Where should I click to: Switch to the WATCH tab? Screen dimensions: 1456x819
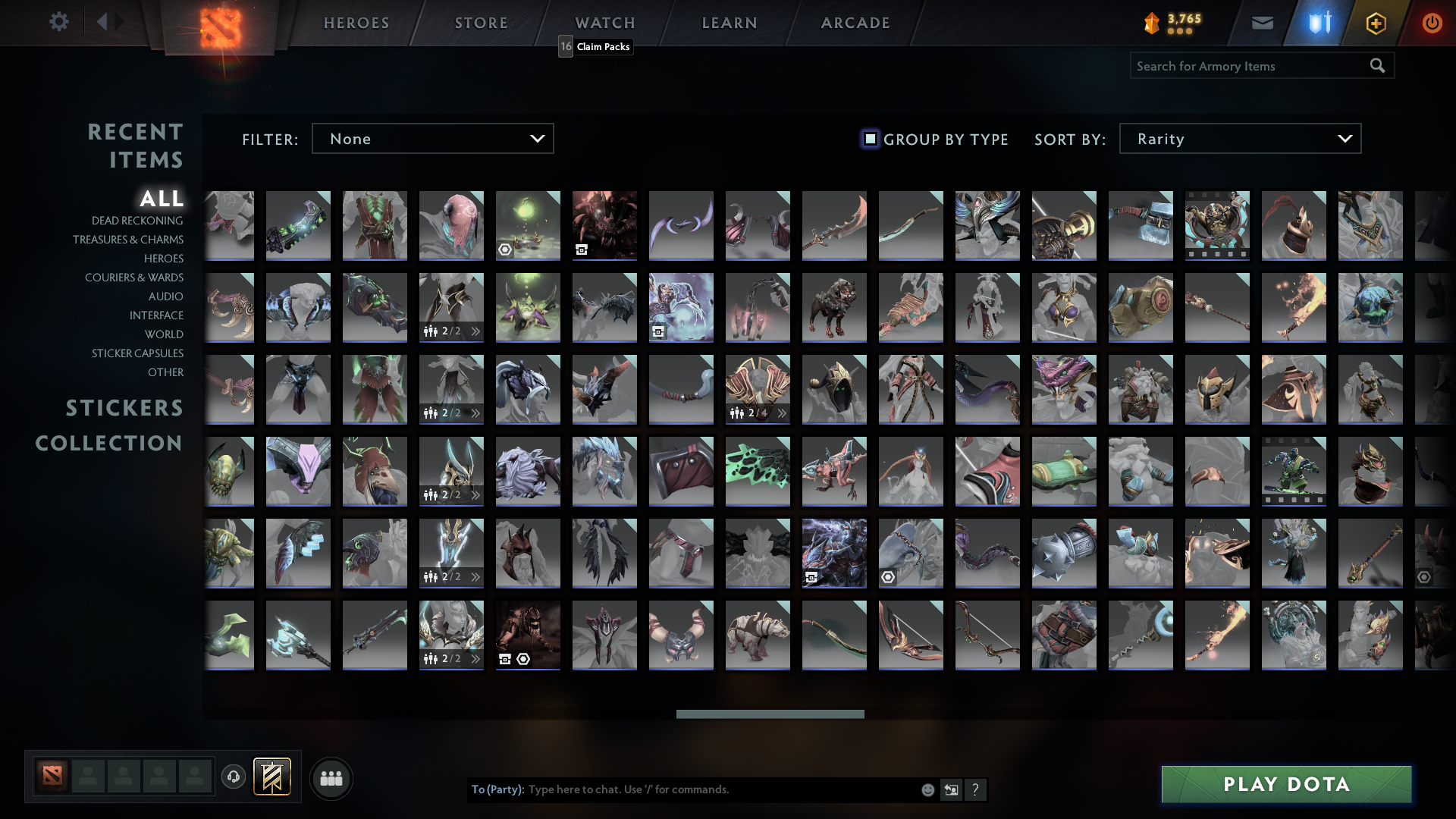pos(604,22)
